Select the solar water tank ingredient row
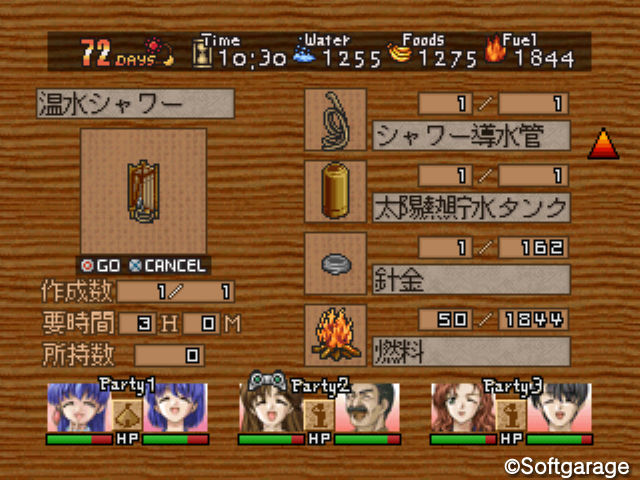The height and width of the screenshot is (480, 640). (470, 208)
